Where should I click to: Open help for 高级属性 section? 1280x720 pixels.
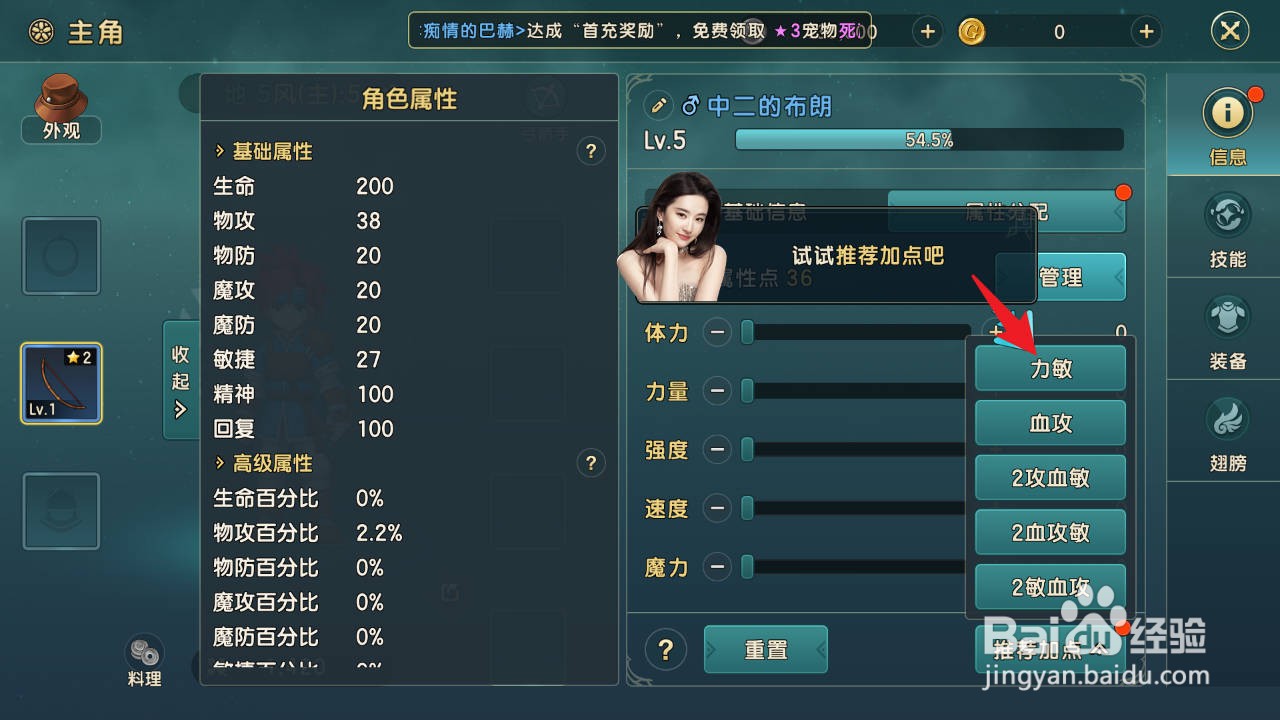coord(591,463)
